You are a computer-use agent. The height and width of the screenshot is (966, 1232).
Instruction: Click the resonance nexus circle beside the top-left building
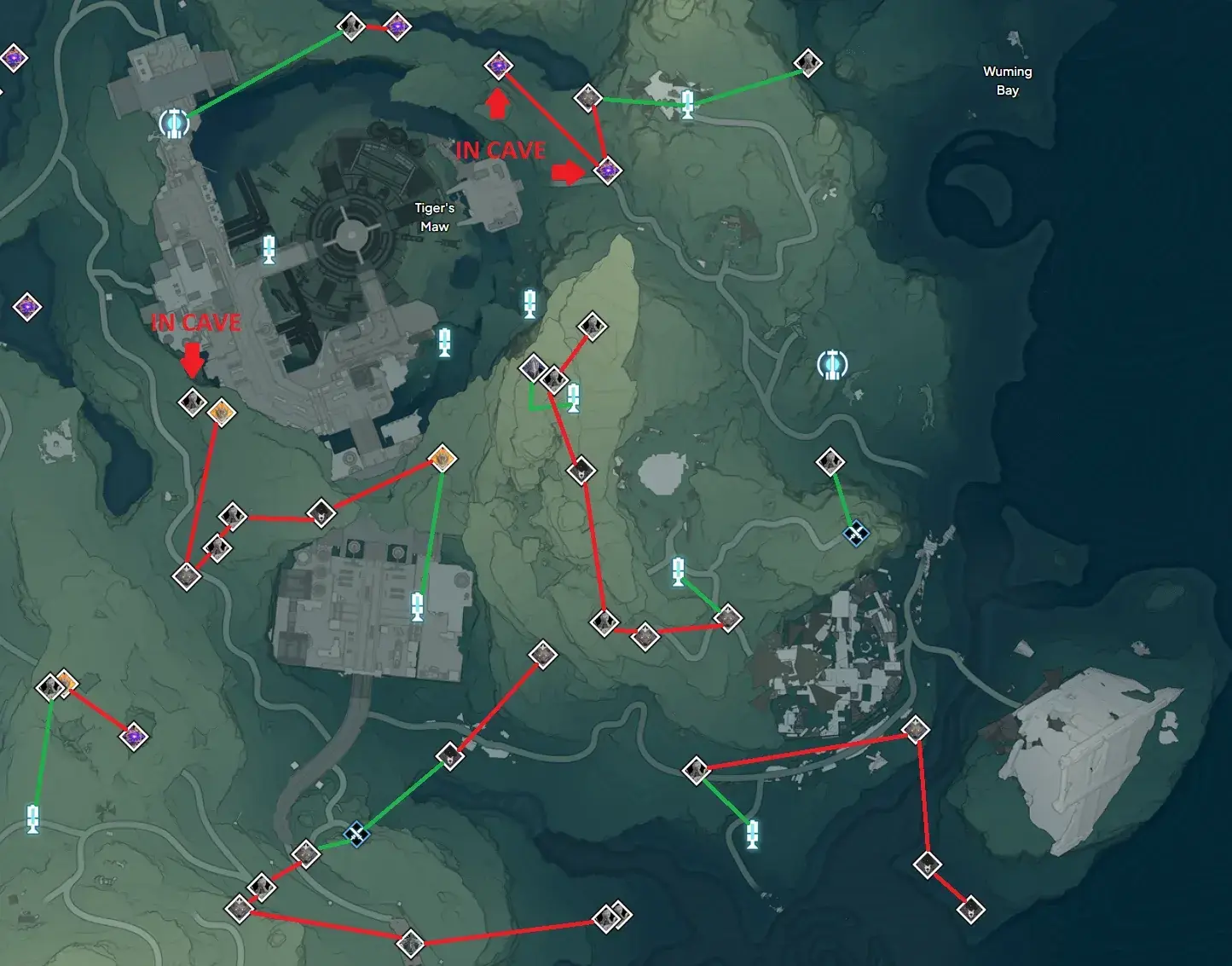173,124
